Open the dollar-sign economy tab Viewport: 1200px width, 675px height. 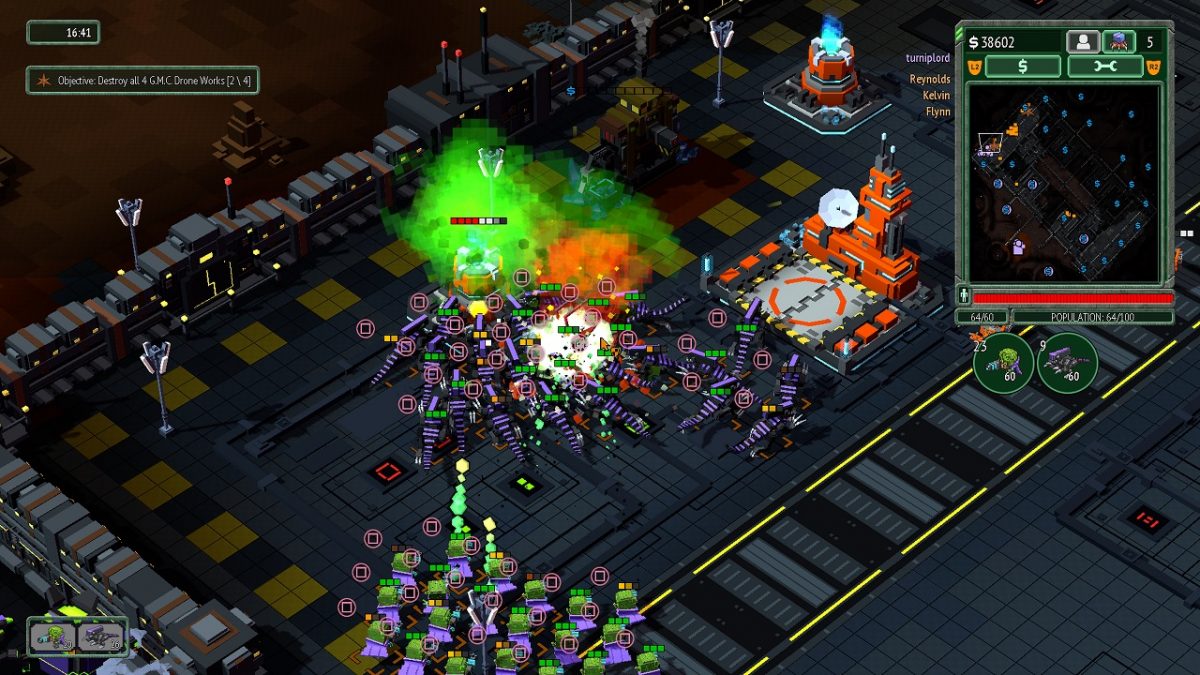pos(1022,66)
